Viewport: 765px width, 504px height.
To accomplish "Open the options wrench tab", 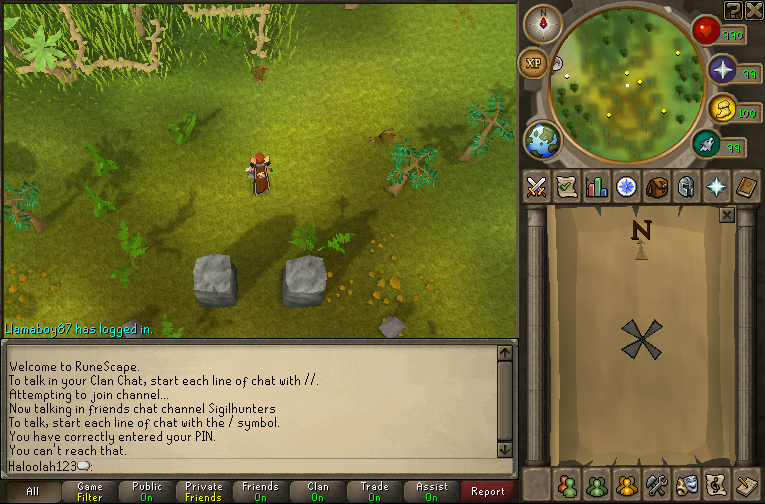I will (x=657, y=482).
